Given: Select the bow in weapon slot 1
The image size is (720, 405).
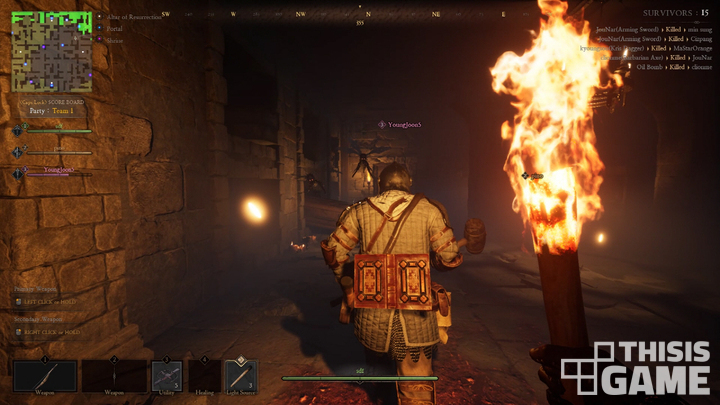Looking at the screenshot, I should point(45,376).
